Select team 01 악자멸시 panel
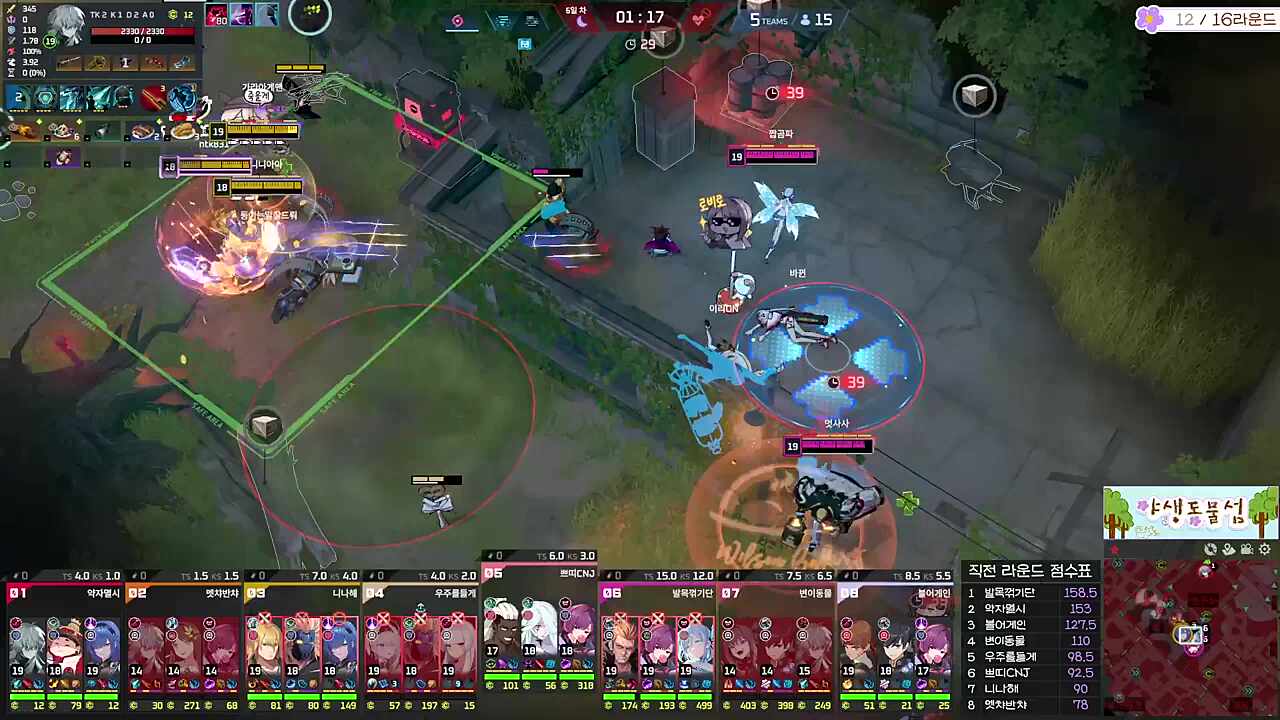The height and width of the screenshot is (720, 1280). 64,640
